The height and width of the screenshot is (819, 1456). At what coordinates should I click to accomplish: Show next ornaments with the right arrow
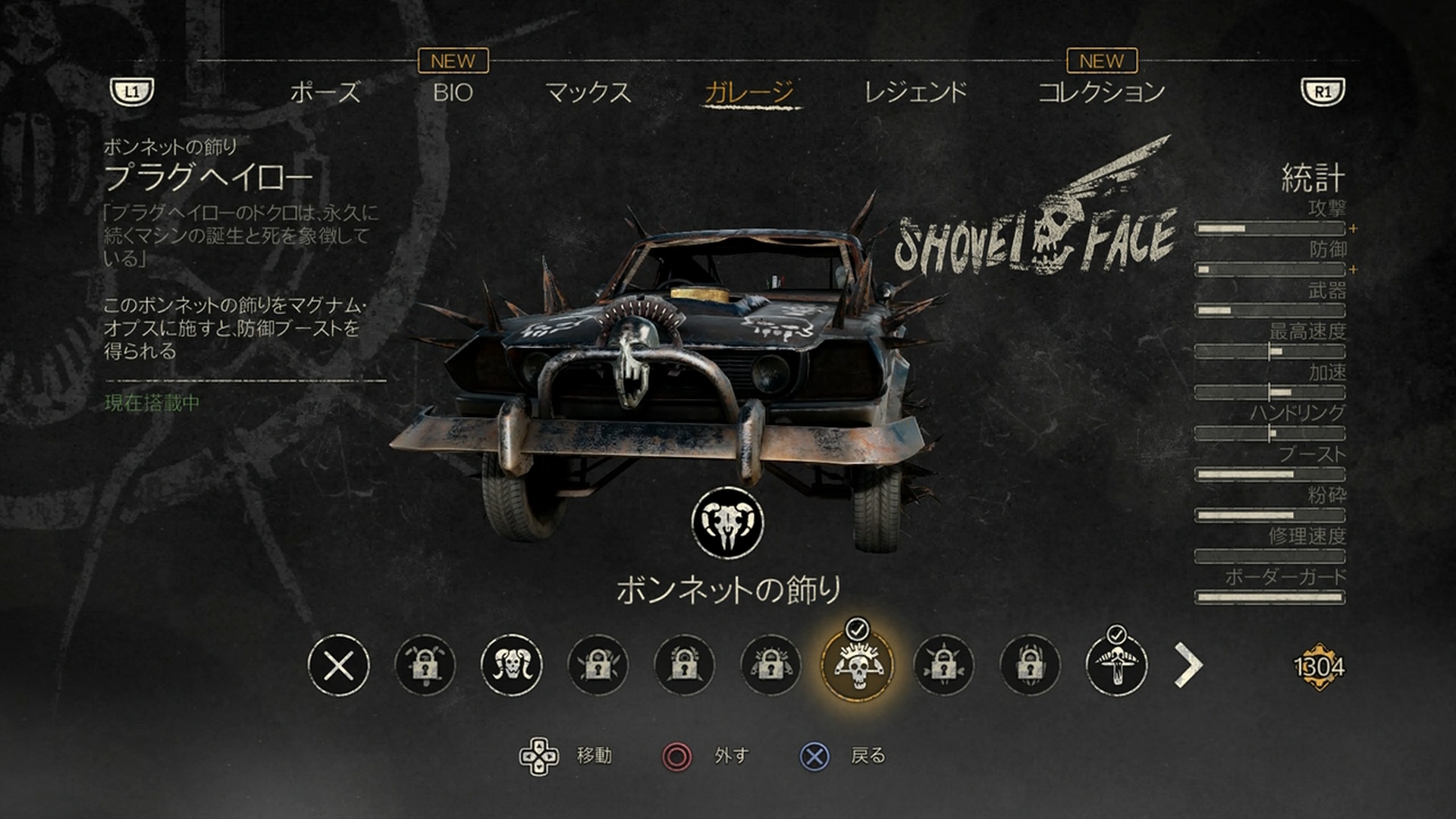tap(1188, 665)
